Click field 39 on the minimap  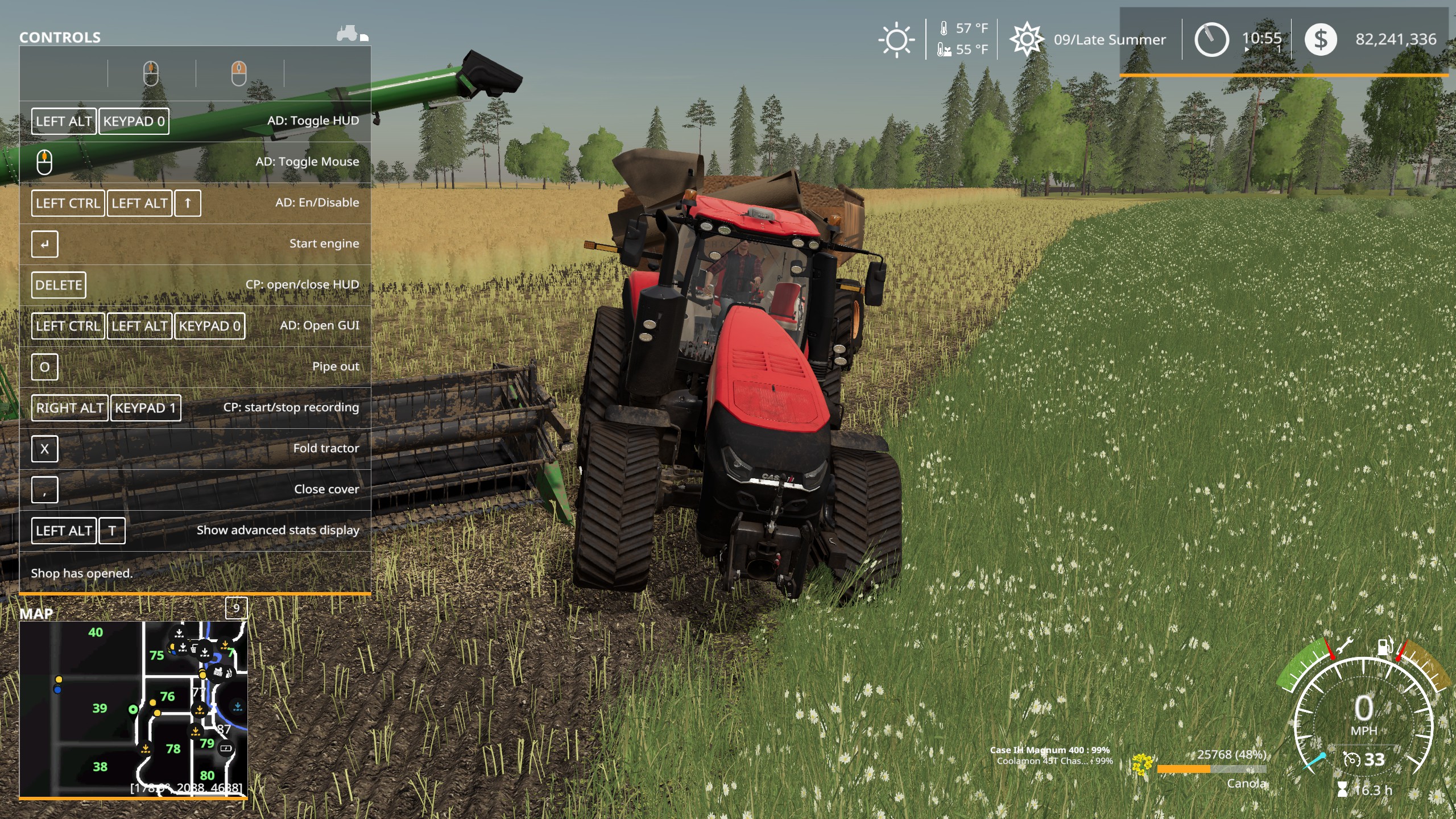[x=100, y=709]
